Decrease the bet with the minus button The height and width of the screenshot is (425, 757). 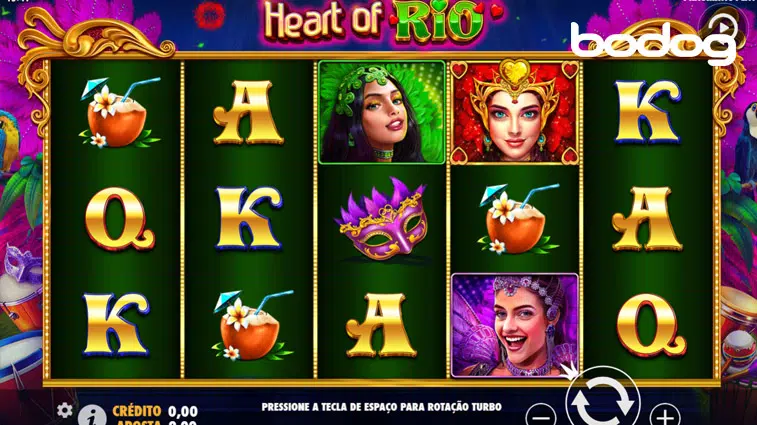click(540, 414)
